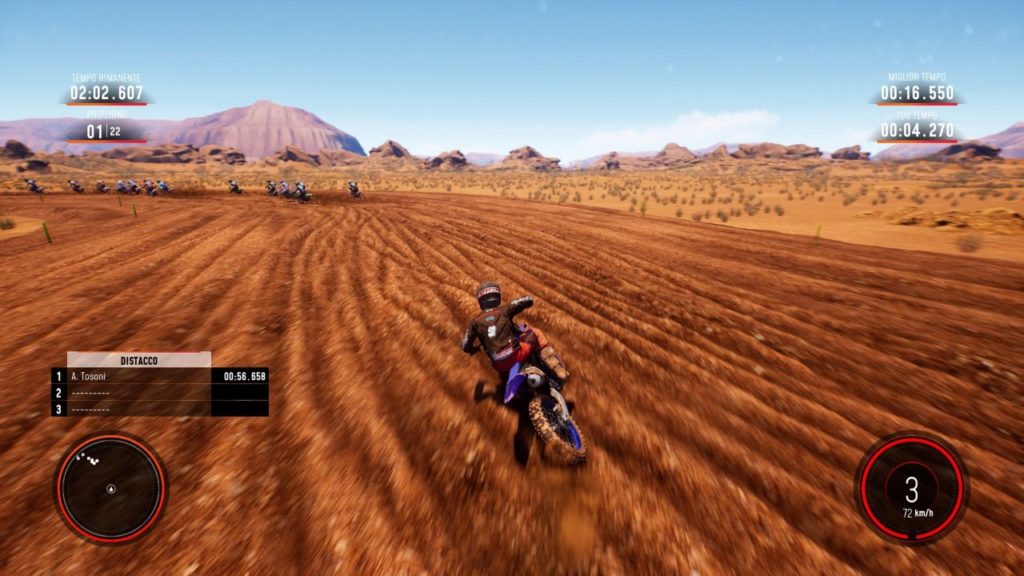Click the circular track minimap
The image size is (1024, 576).
point(111,488)
